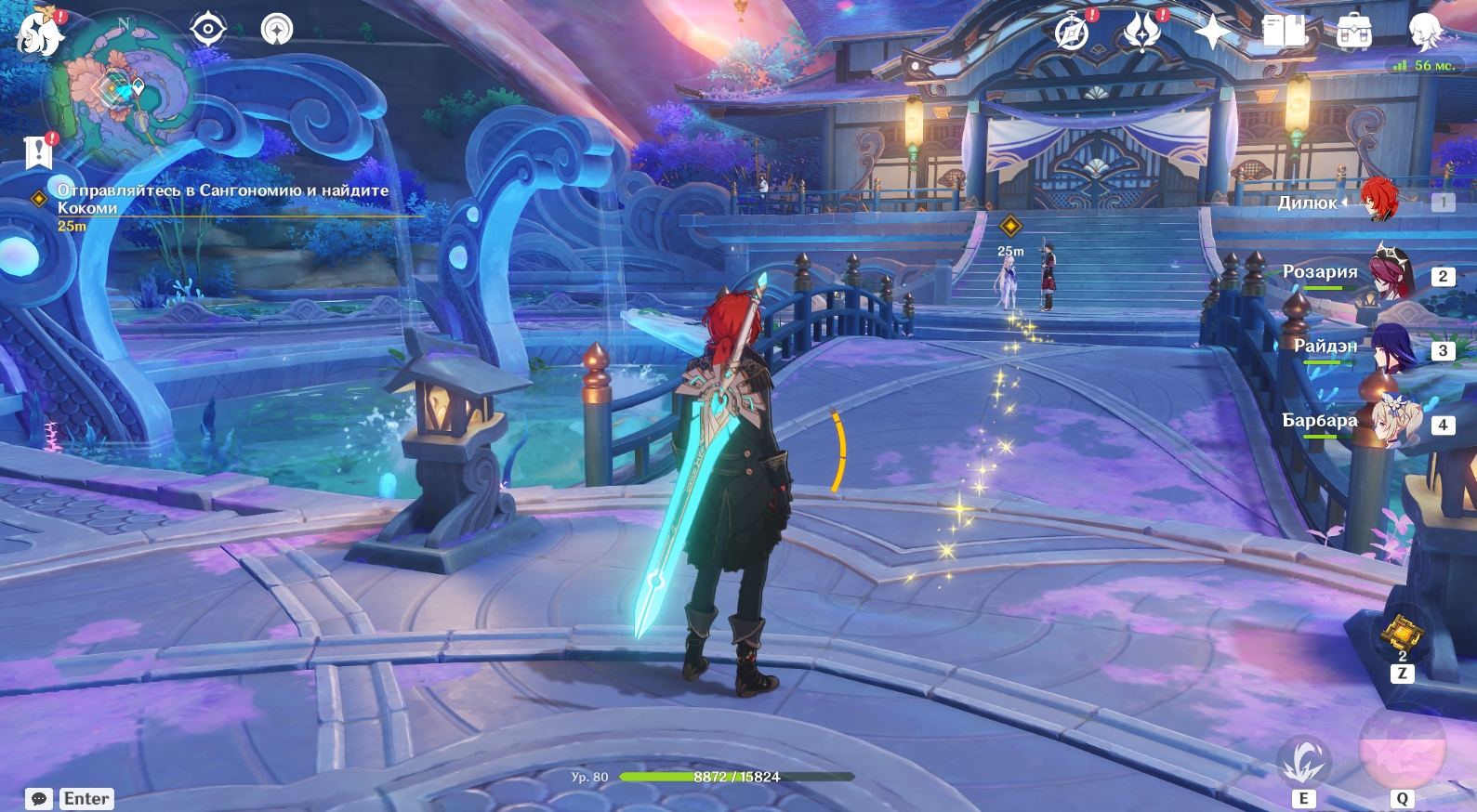Open the wishes star icon
Screen dimensions: 1477x812
1212,33
